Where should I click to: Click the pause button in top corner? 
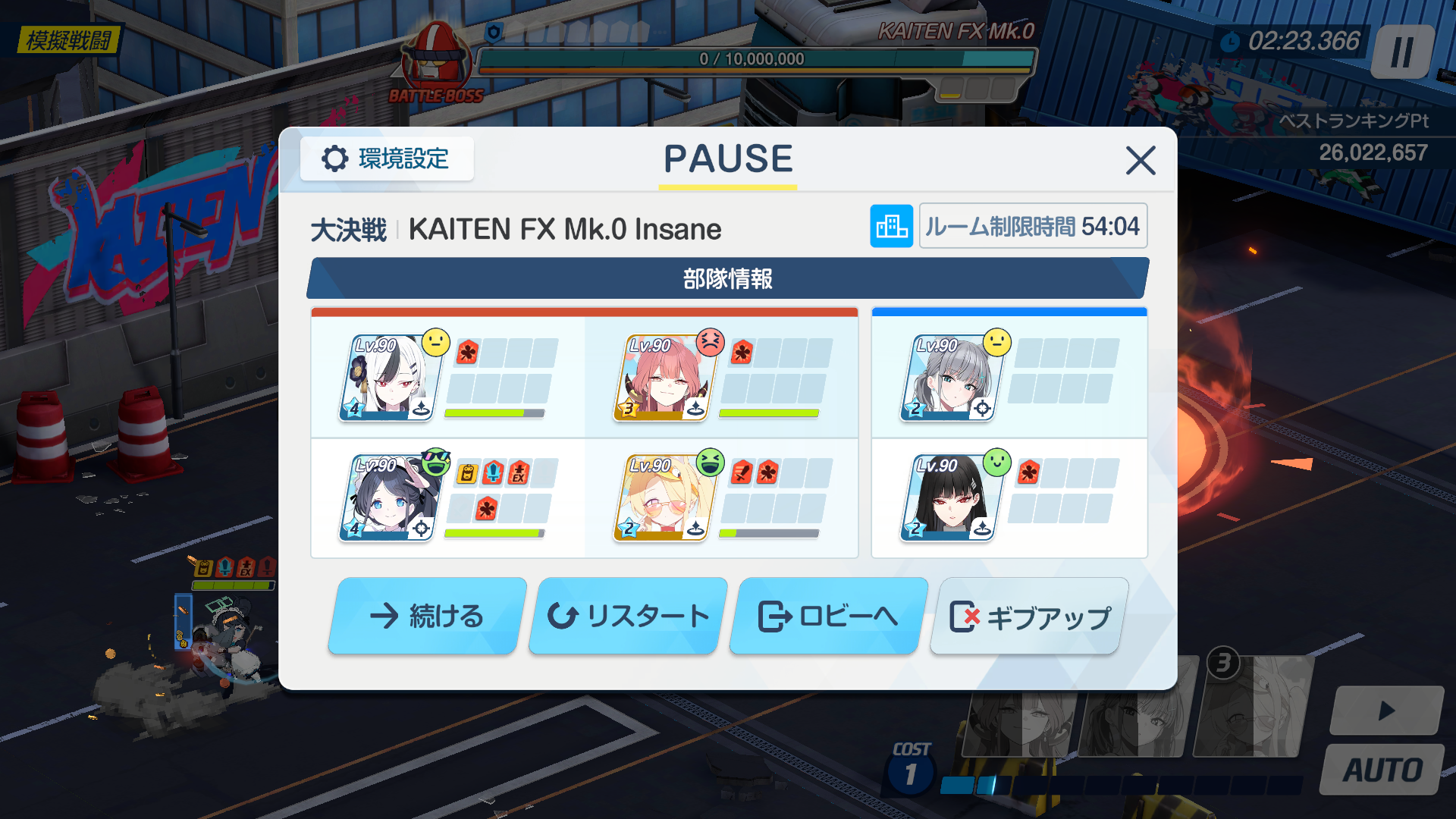(x=1402, y=52)
